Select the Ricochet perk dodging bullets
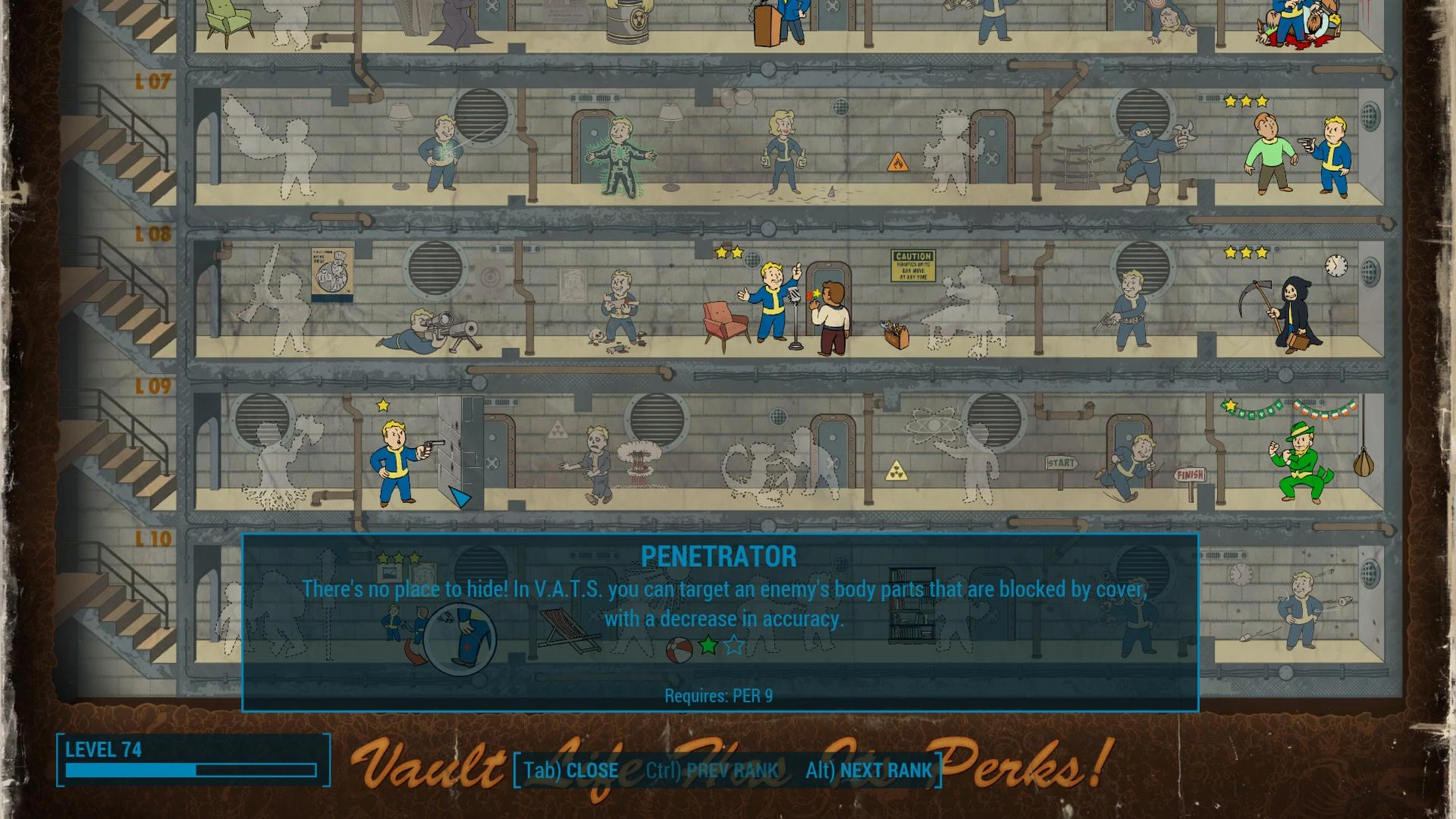 tap(1304, 610)
